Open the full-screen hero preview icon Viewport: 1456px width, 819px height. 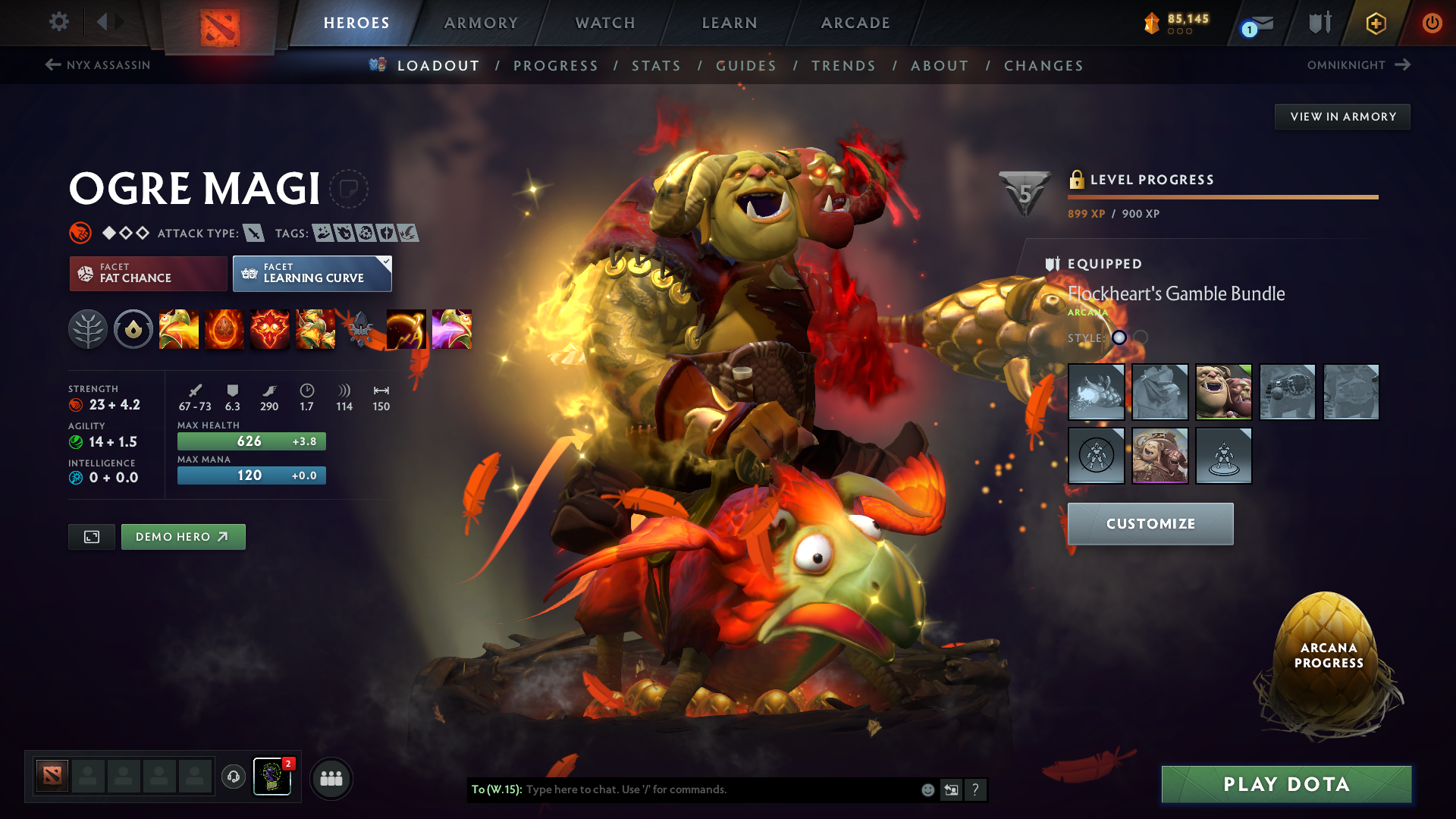pyautogui.click(x=91, y=536)
